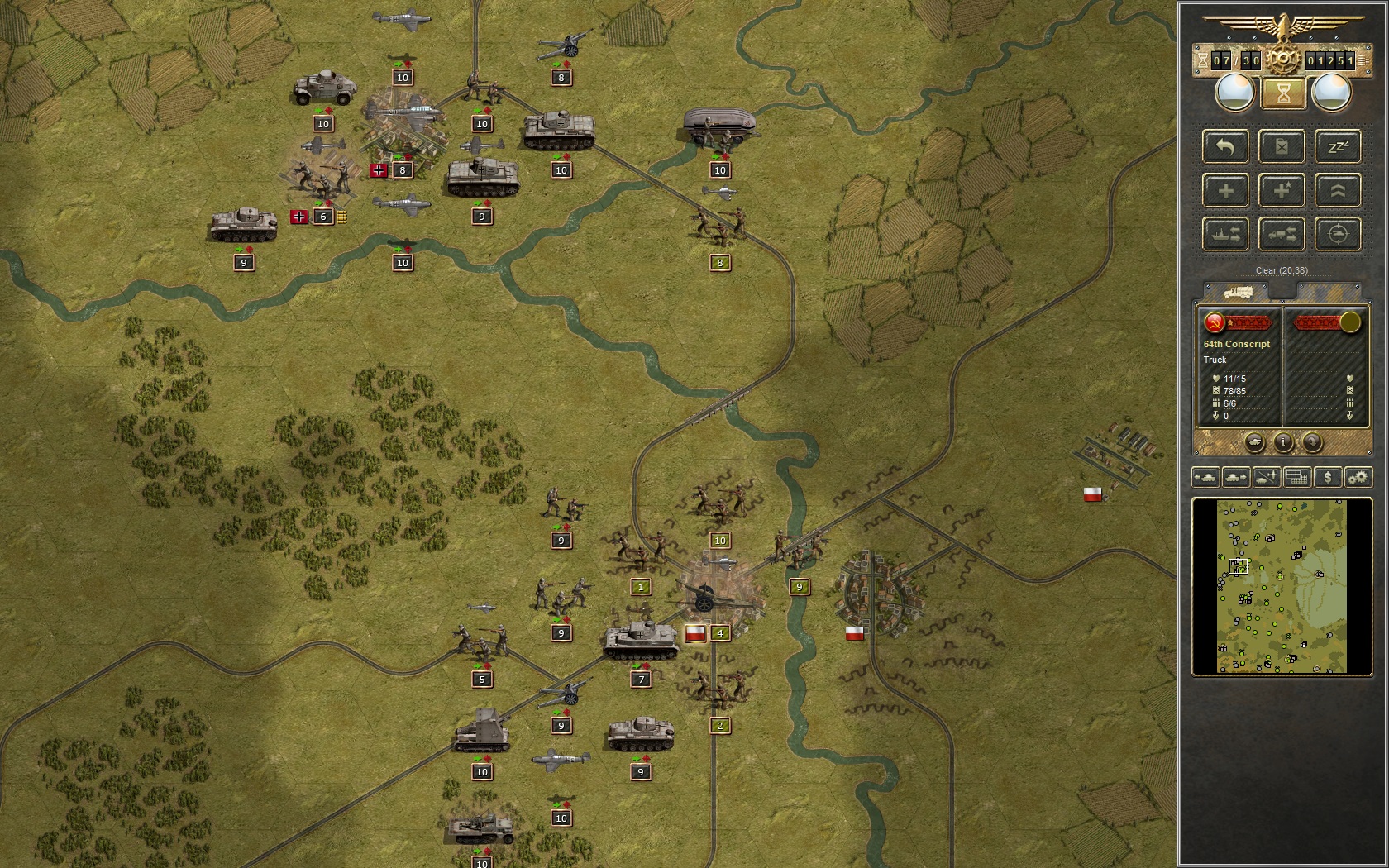This screenshot has height=868, width=1389.
Task: End the current turn with the hourglass button
Action: pyautogui.click(x=1282, y=93)
